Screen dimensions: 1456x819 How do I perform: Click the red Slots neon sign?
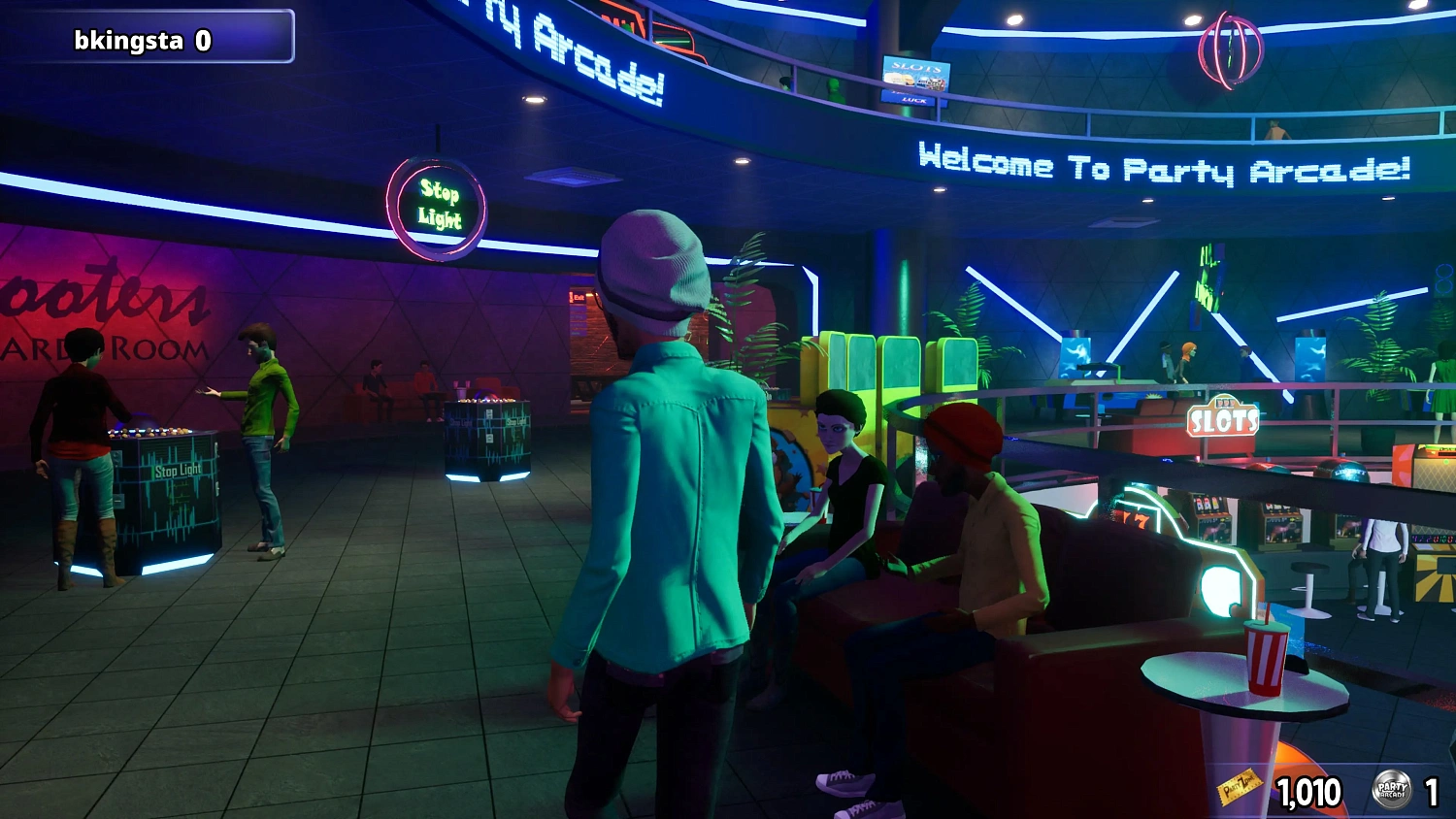1225,421
